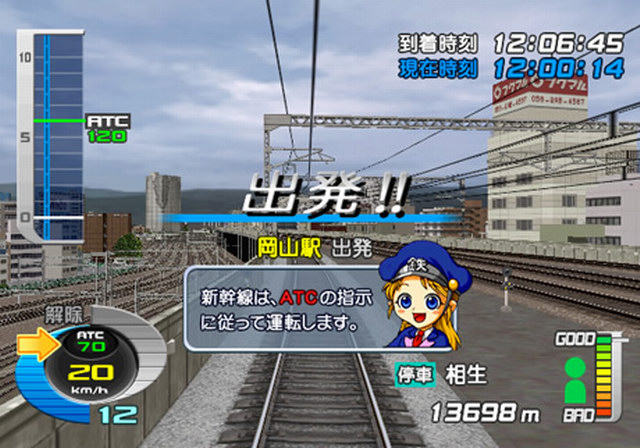Advance the ATC tutorial message box
640x448 pixels.
[285, 308]
